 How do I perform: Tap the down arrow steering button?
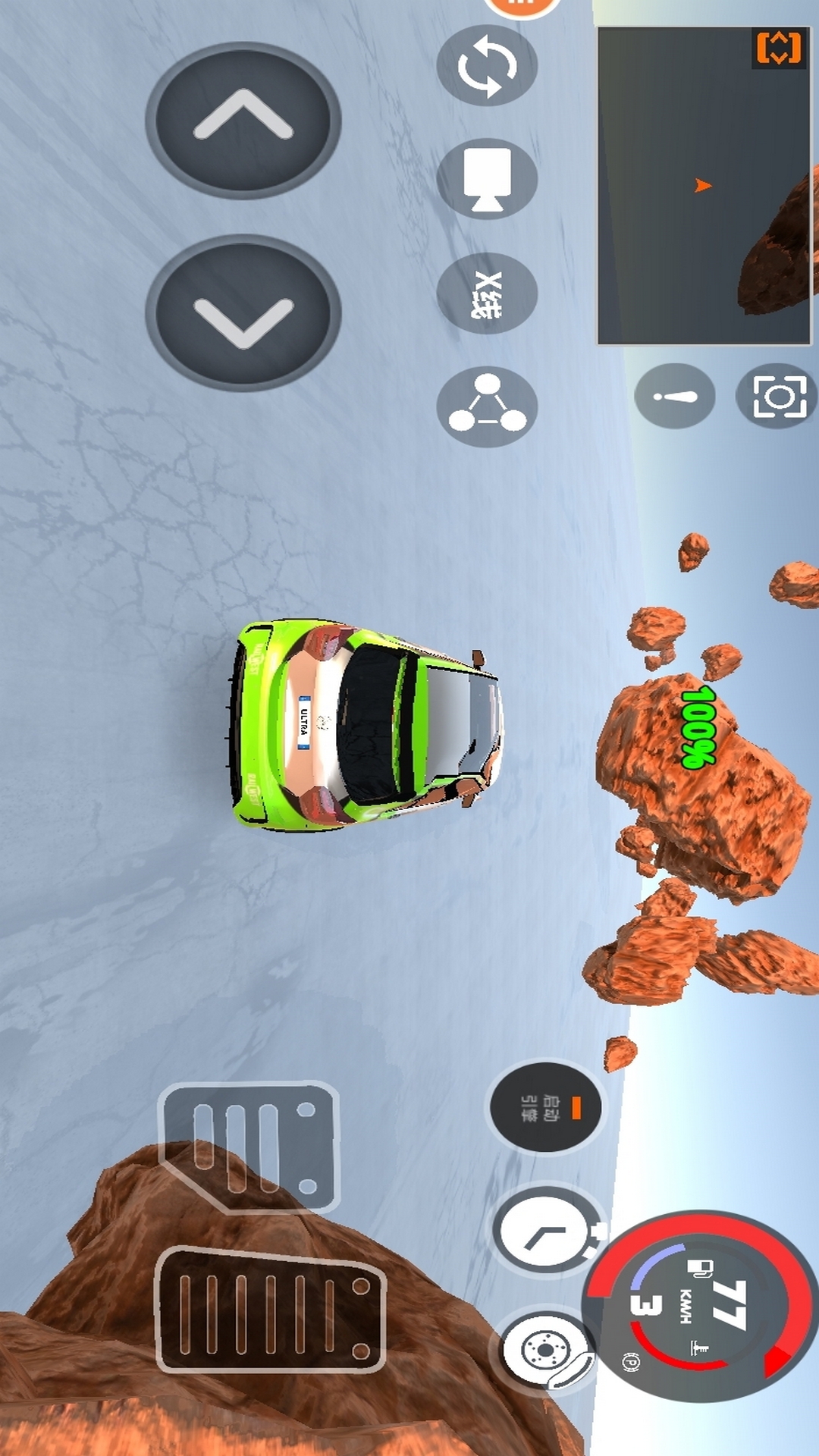[x=243, y=313]
